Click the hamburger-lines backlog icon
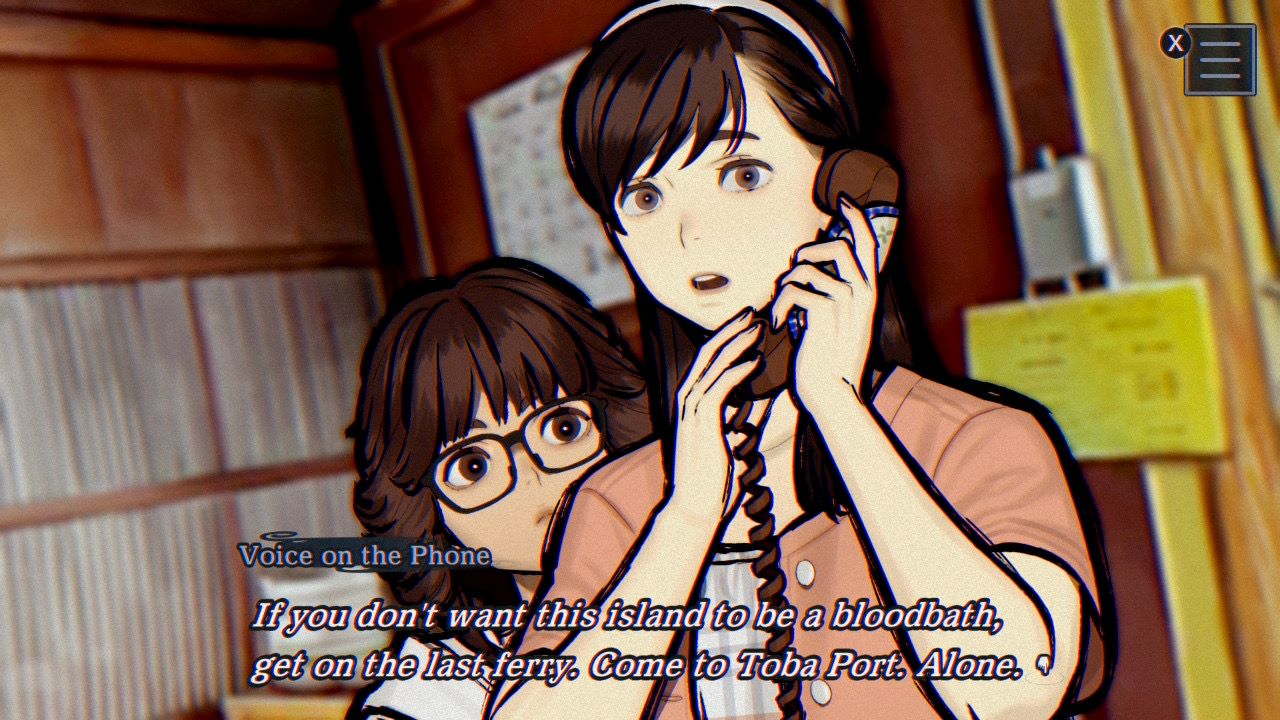Screen dimensions: 1280x720 [x=1220, y=60]
